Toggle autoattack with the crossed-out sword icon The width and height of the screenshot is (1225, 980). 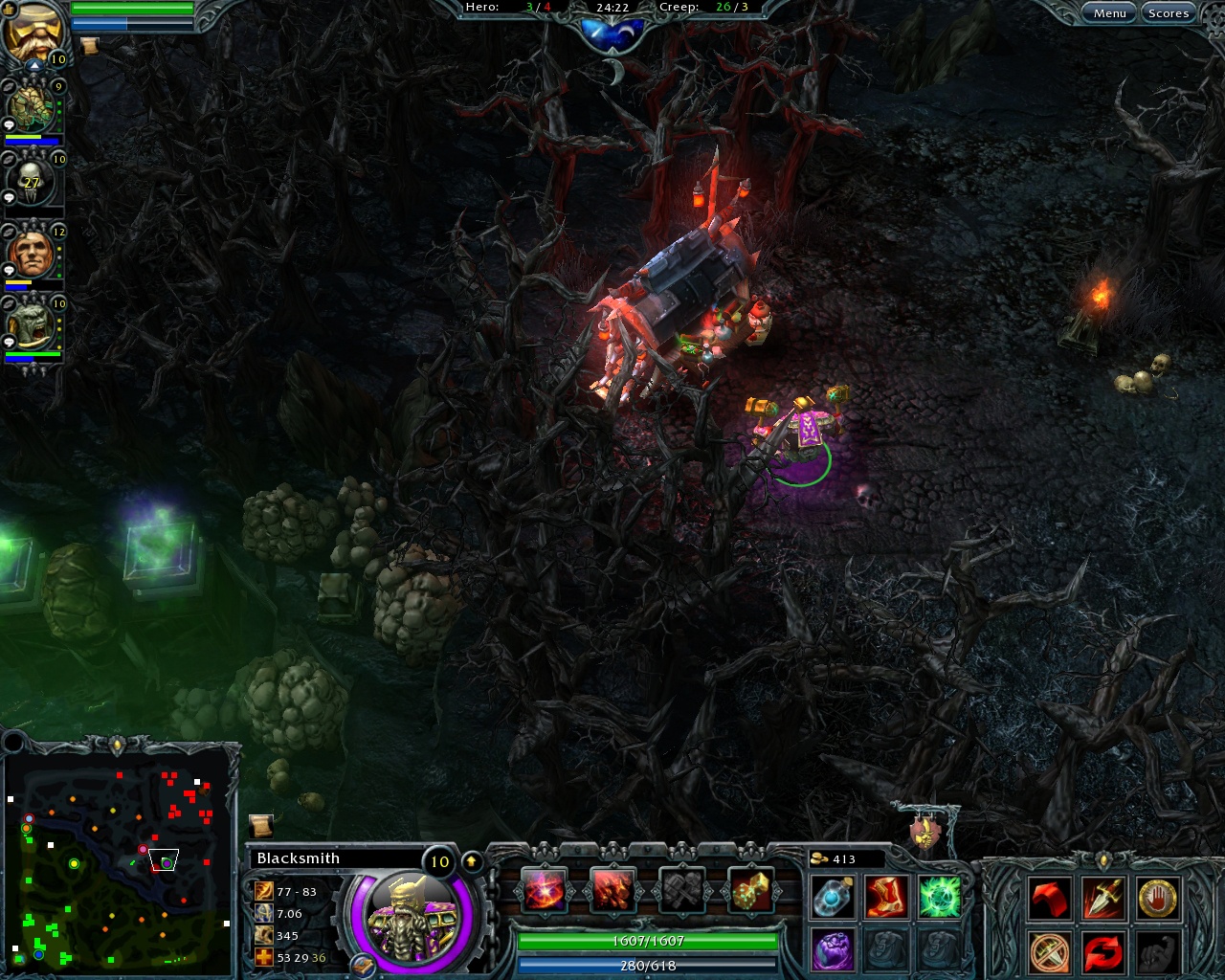pos(1049,953)
